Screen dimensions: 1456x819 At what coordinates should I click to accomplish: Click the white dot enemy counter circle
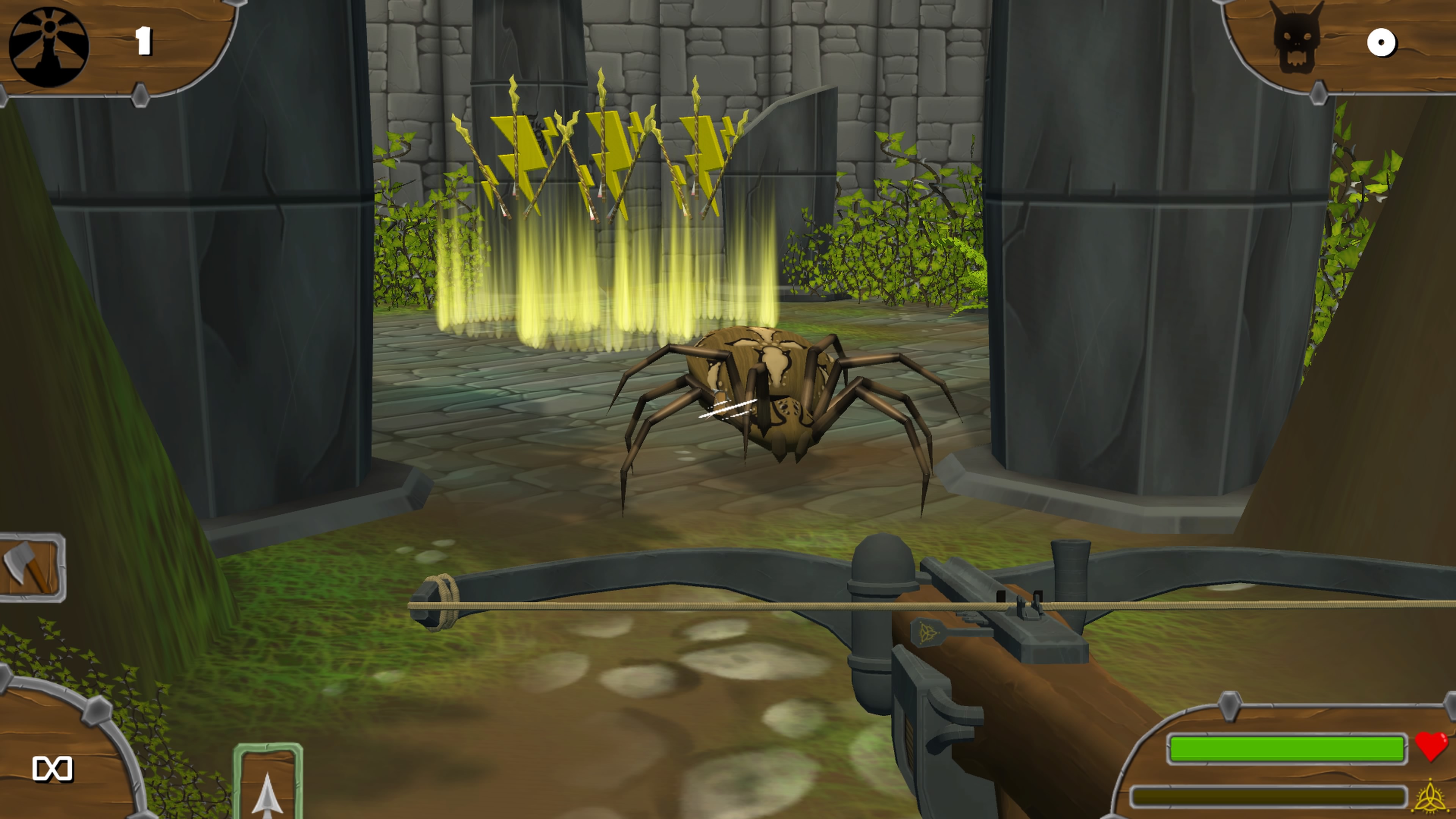coord(1383,42)
